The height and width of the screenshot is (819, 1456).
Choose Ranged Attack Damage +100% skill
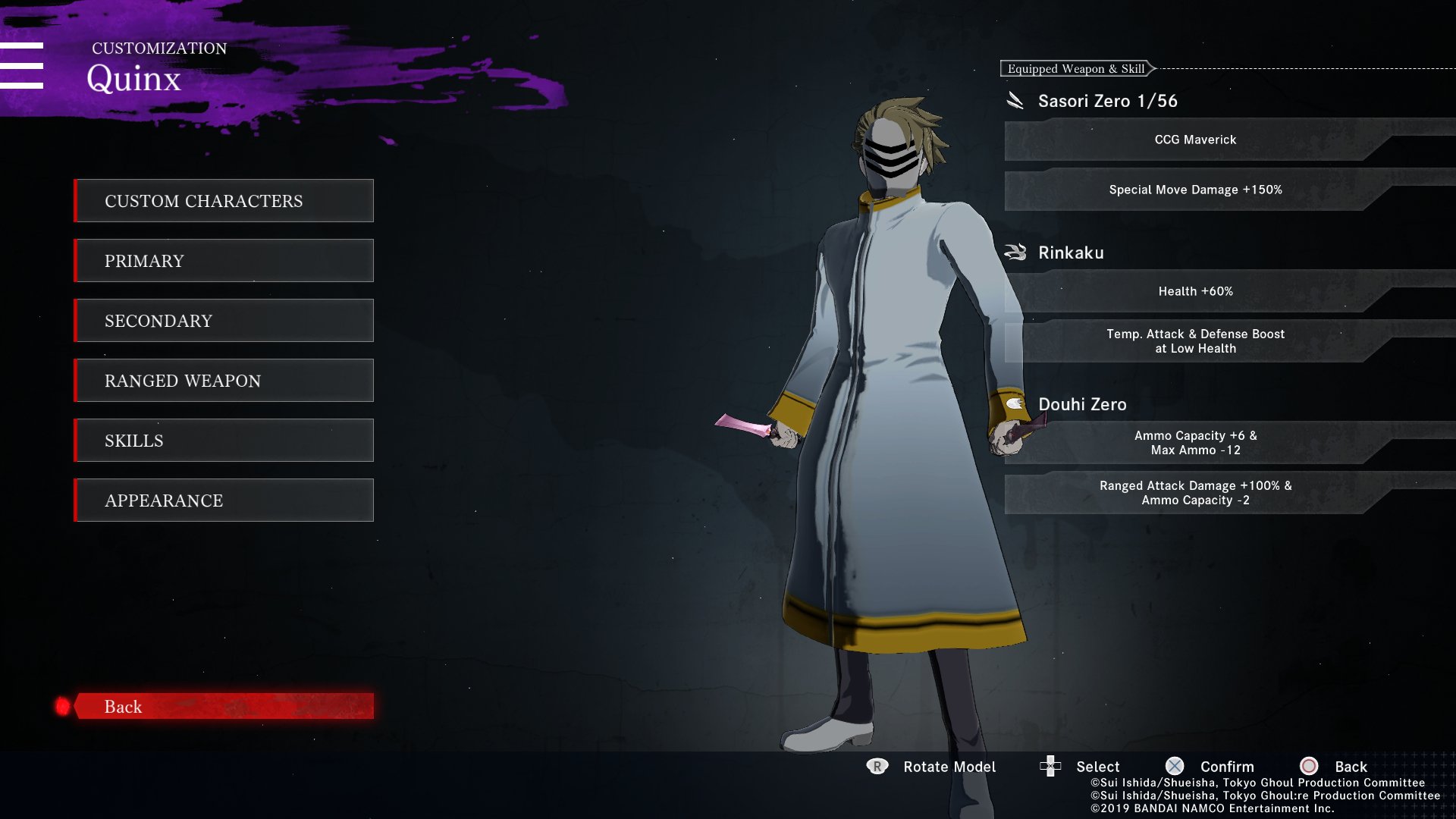pos(1195,493)
